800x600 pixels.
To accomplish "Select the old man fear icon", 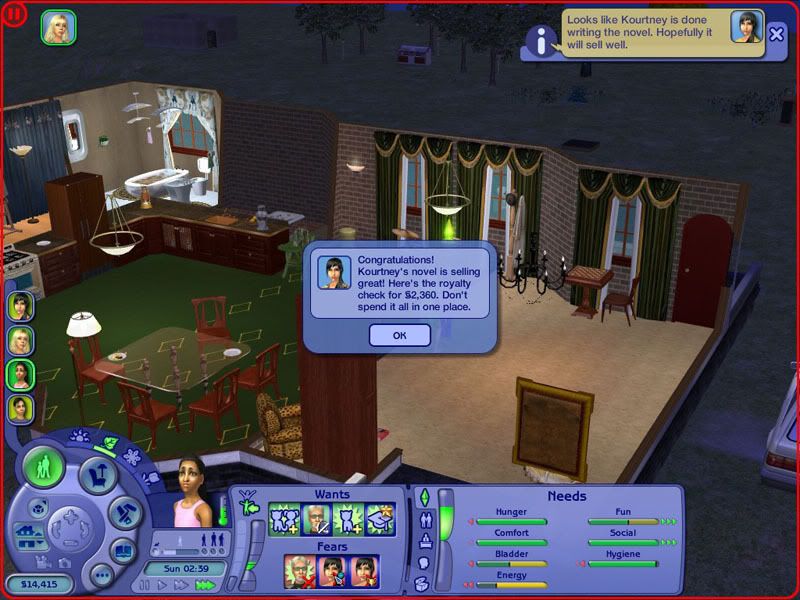I will pos(299,571).
